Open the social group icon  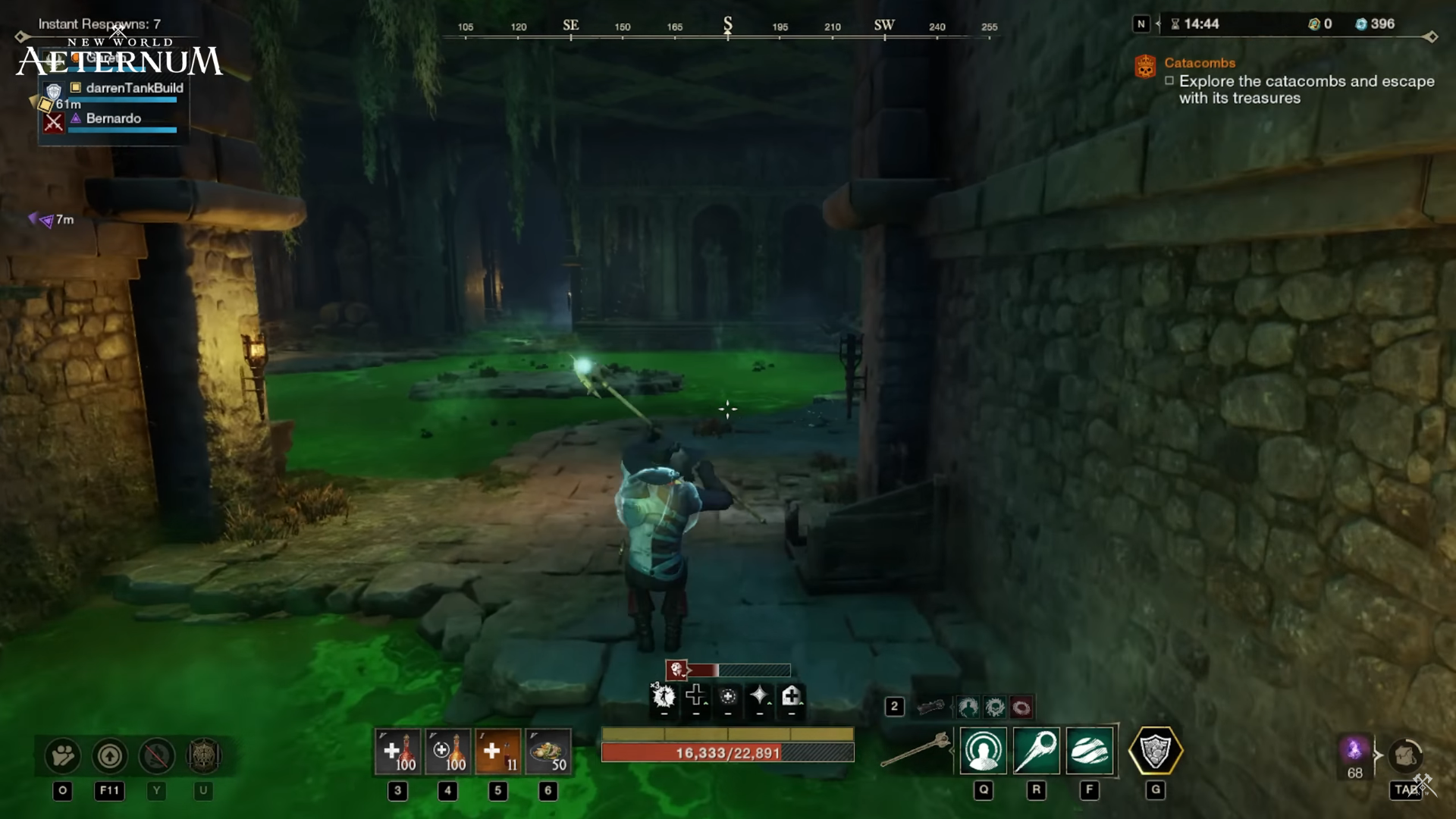click(63, 755)
